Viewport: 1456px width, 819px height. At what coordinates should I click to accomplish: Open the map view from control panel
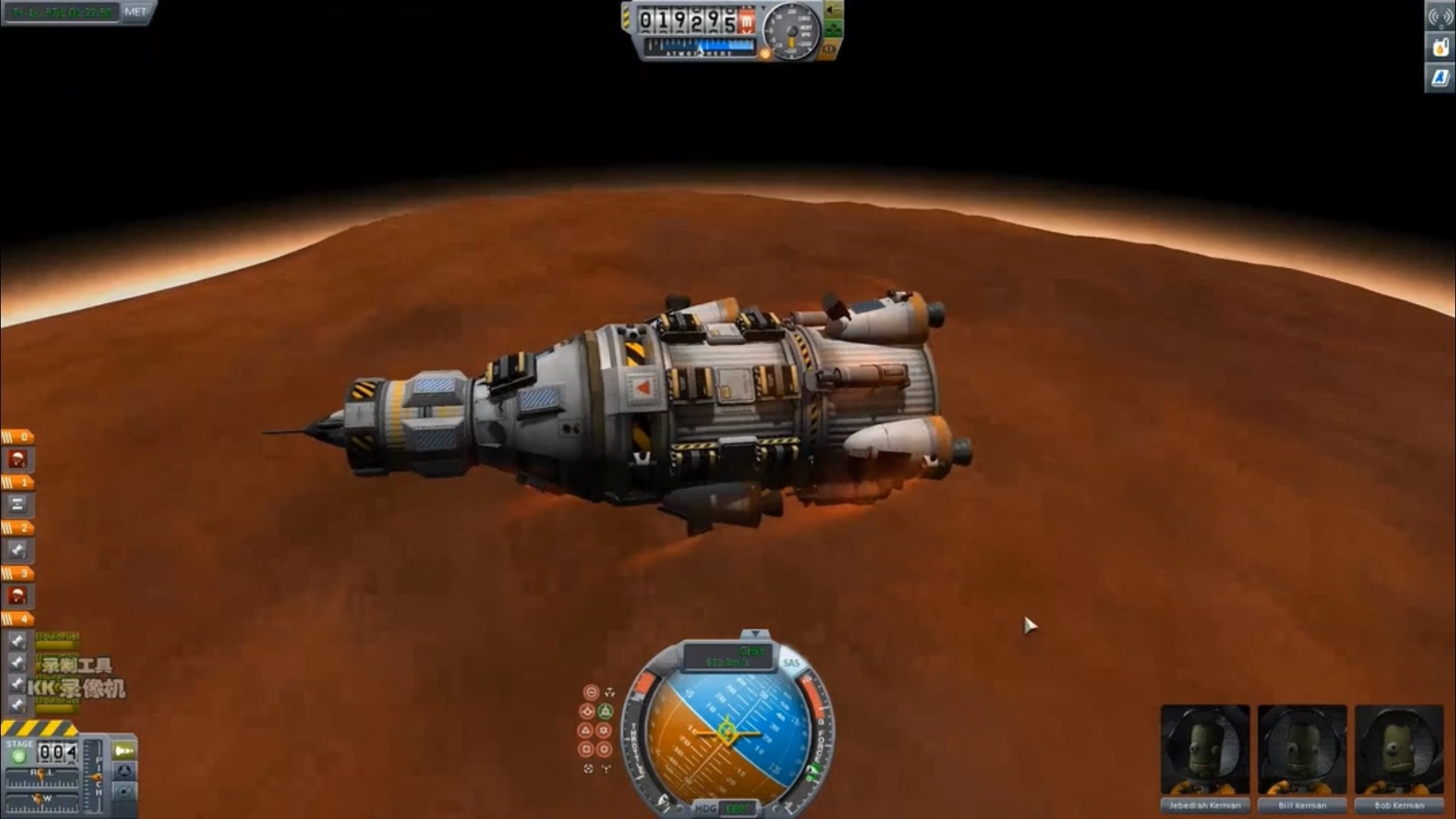pyautogui.click(x=124, y=792)
